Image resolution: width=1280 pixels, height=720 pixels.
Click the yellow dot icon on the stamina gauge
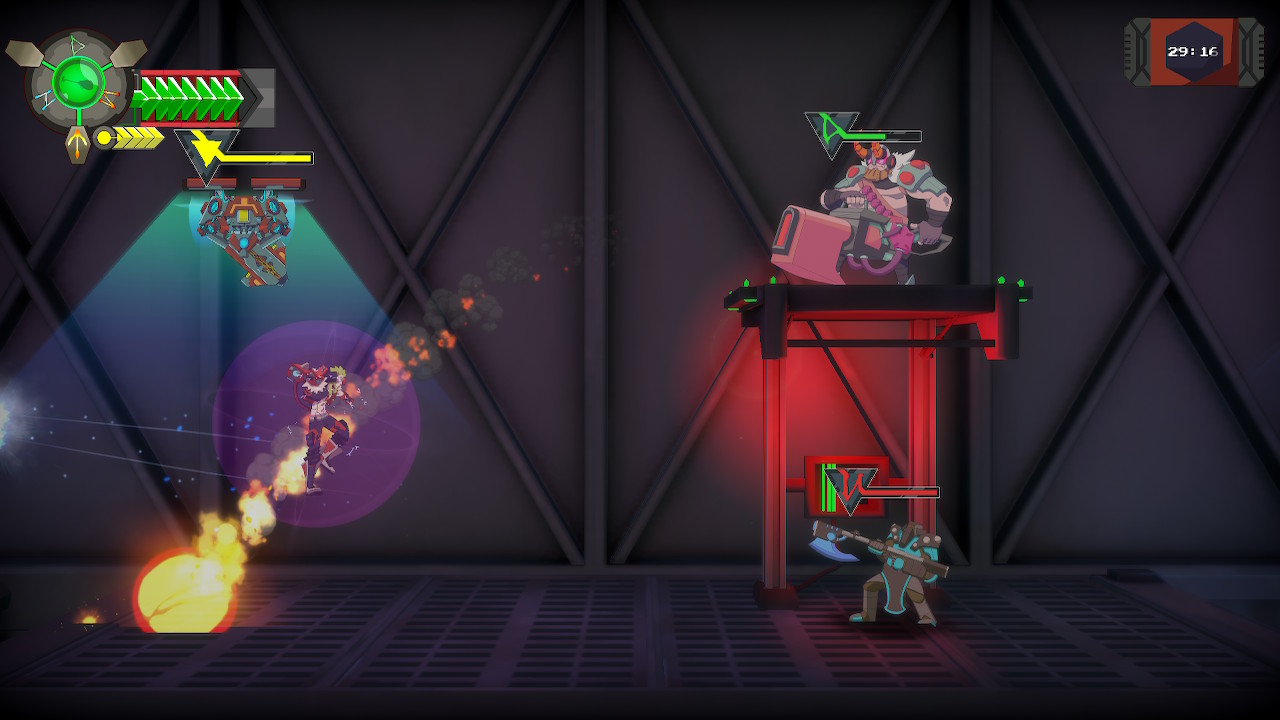coord(104,136)
